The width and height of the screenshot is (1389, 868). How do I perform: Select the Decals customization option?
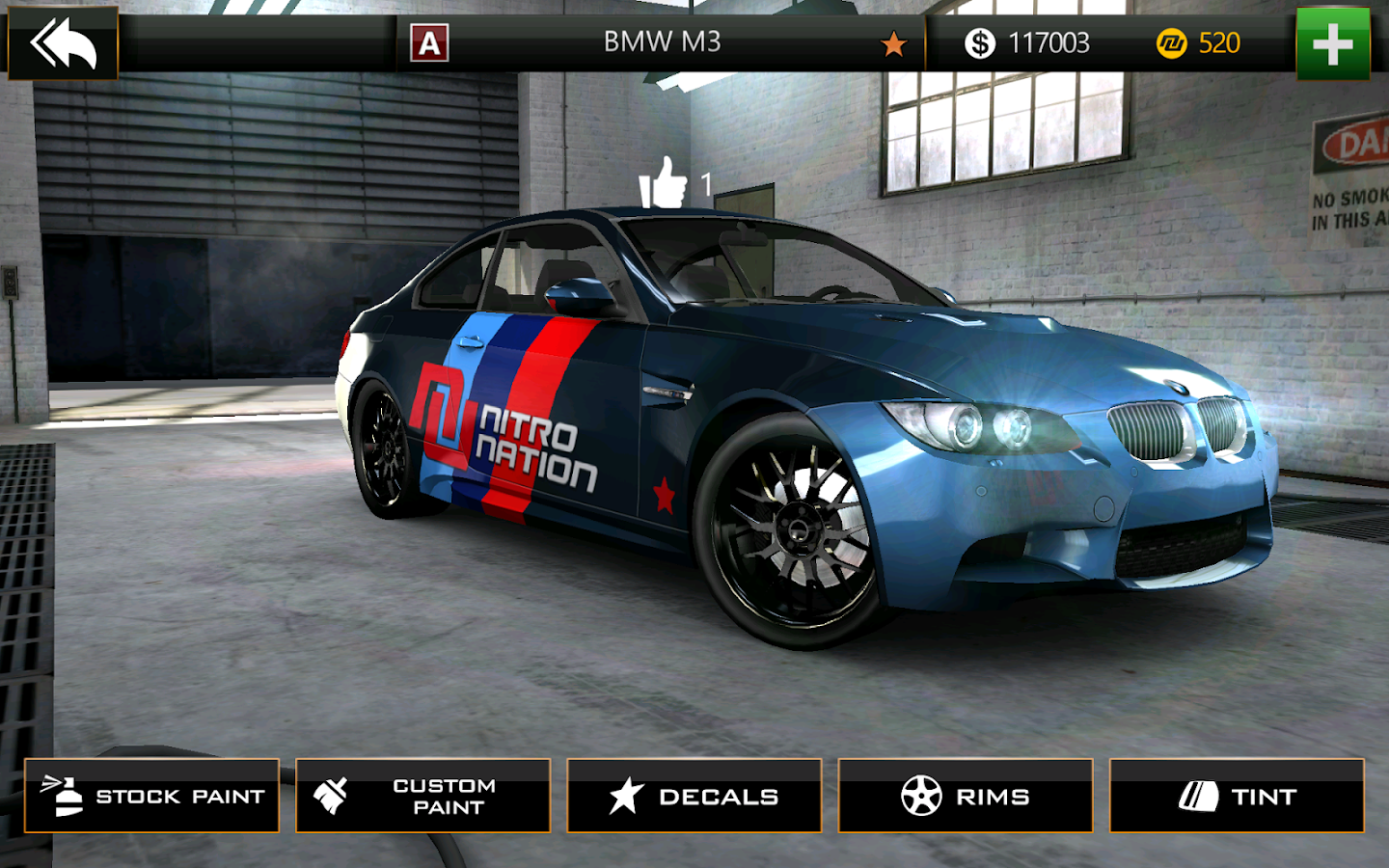coord(694,796)
